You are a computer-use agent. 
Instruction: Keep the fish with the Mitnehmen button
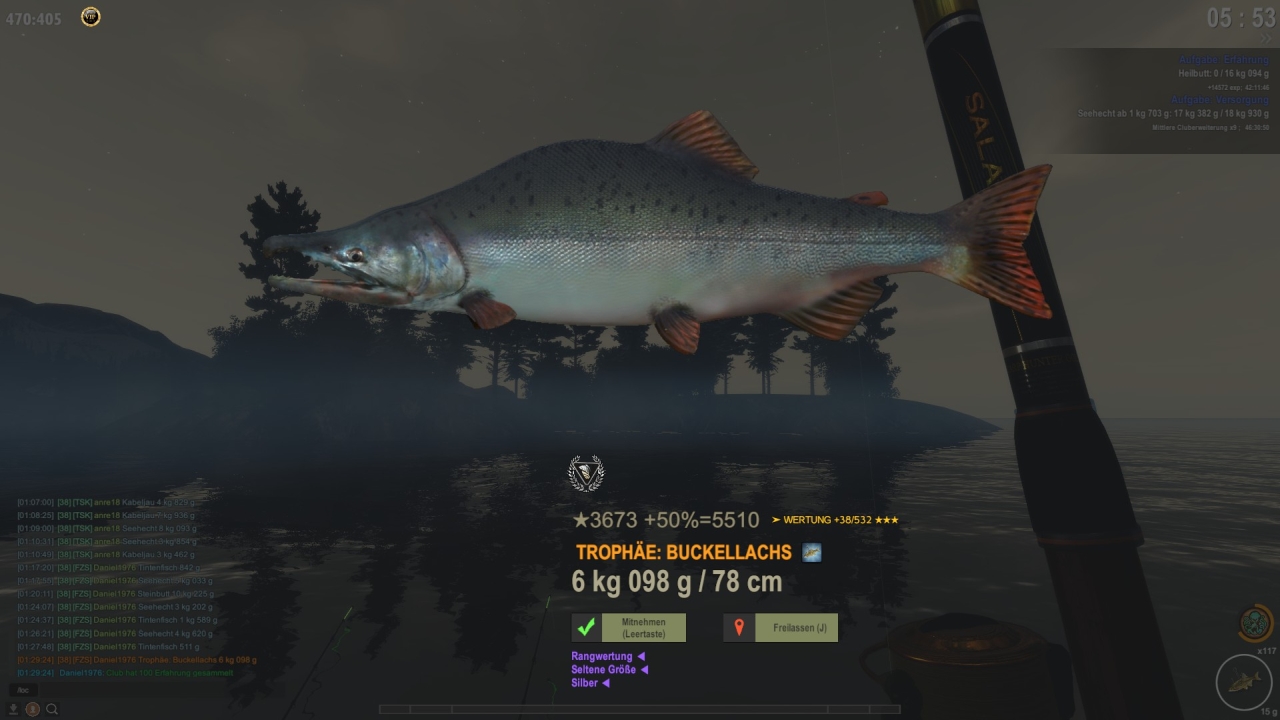pyautogui.click(x=629, y=628)
